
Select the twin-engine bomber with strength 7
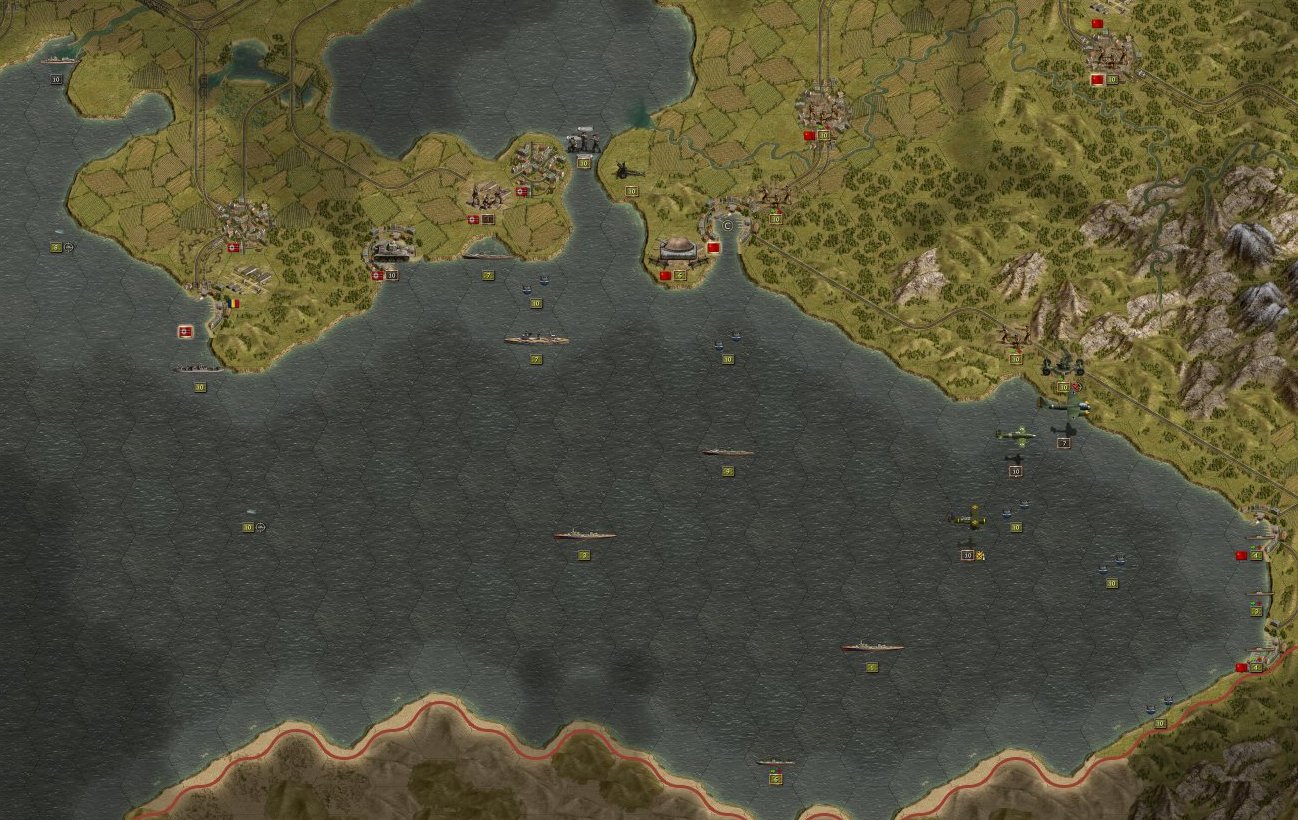pos(1063,406)
